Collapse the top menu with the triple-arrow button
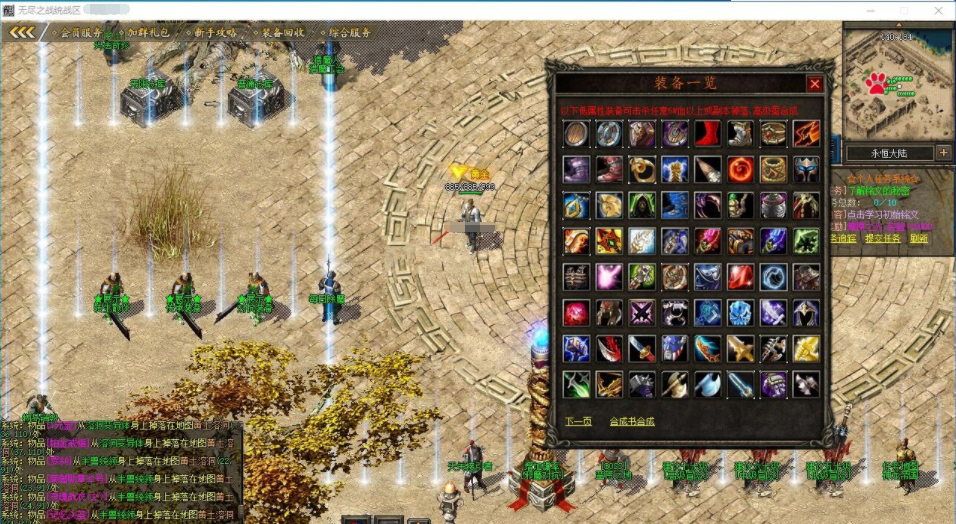 coord(23,32)
